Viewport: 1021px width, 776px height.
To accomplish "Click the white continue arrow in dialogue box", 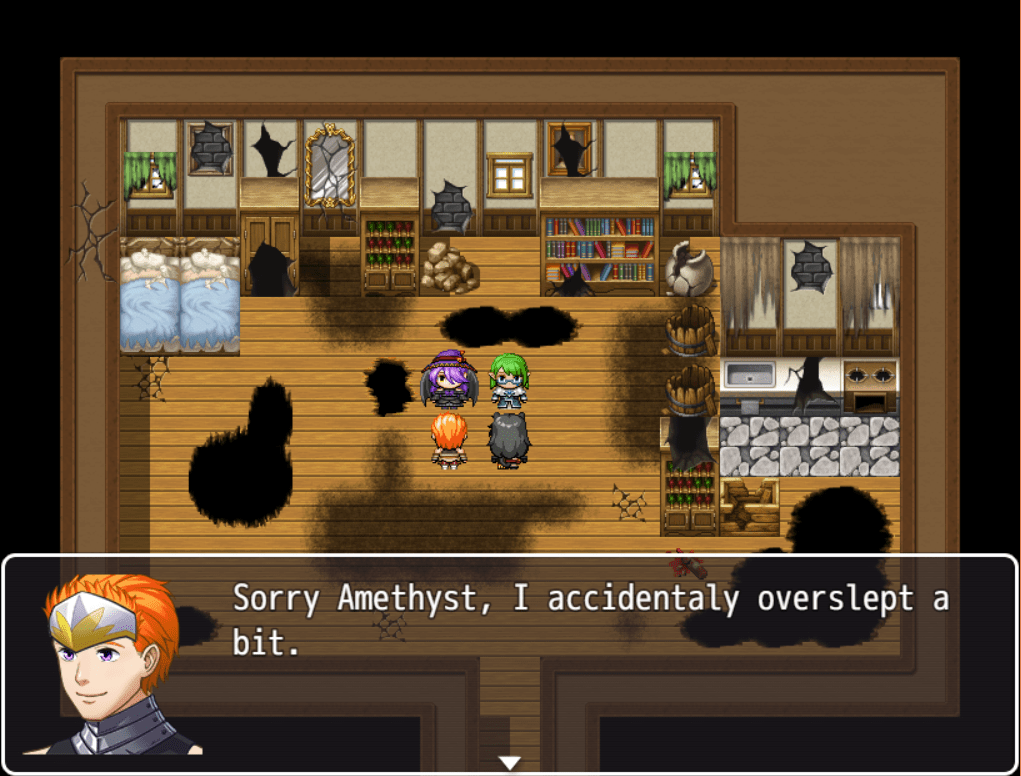I will click(x=510, y=763).
